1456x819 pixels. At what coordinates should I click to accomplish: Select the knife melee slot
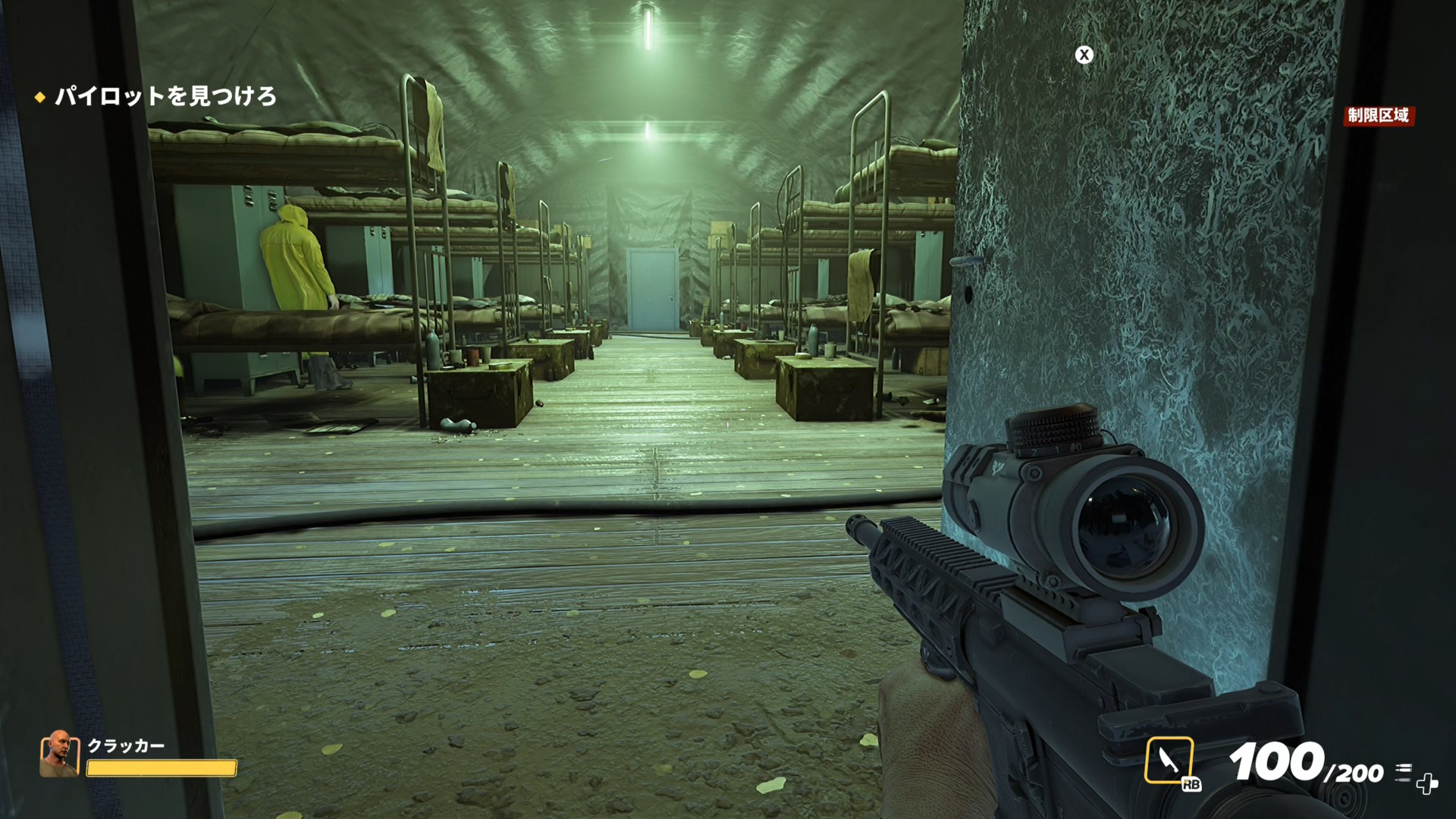[x=1169, y=760]
